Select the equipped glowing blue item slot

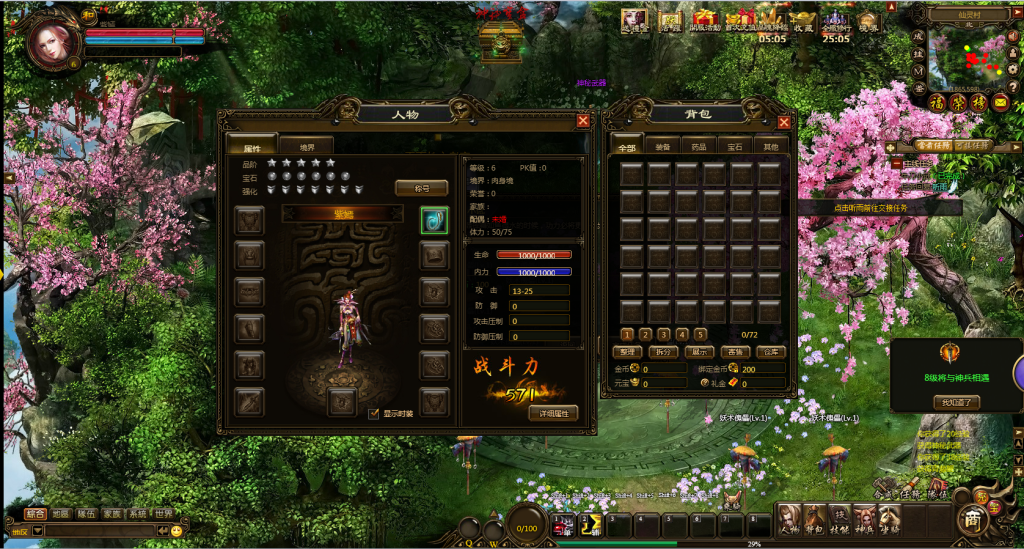434,220
